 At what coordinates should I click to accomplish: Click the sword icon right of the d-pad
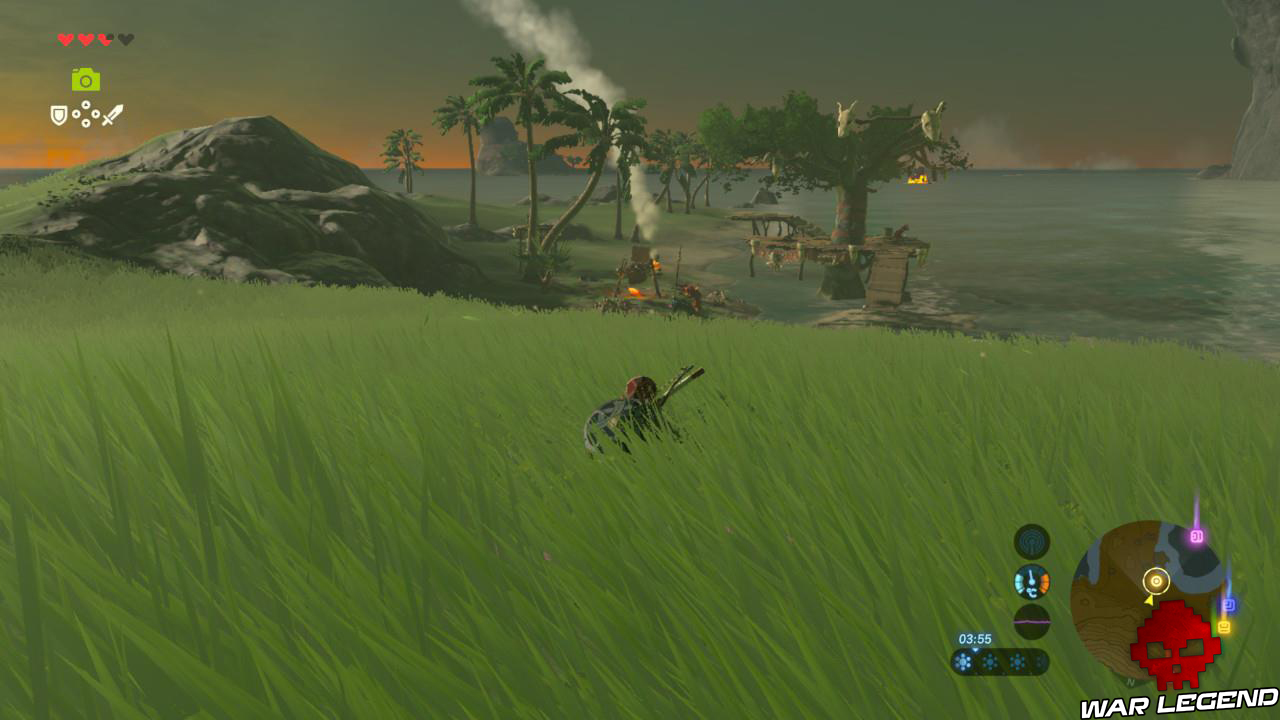pyautogui.click(x=113, y=114)
